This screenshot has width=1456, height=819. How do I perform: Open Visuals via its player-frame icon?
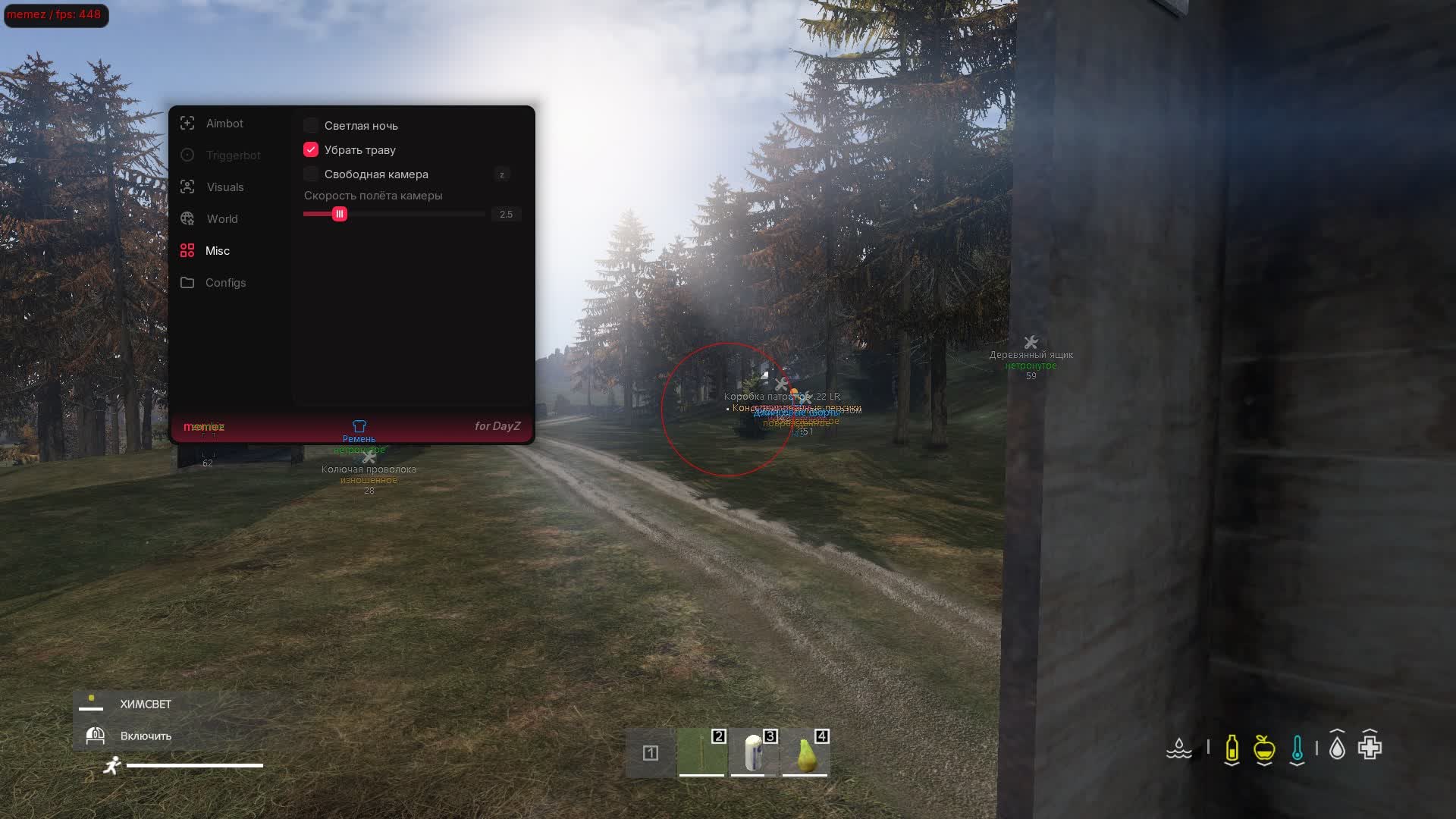187,187
